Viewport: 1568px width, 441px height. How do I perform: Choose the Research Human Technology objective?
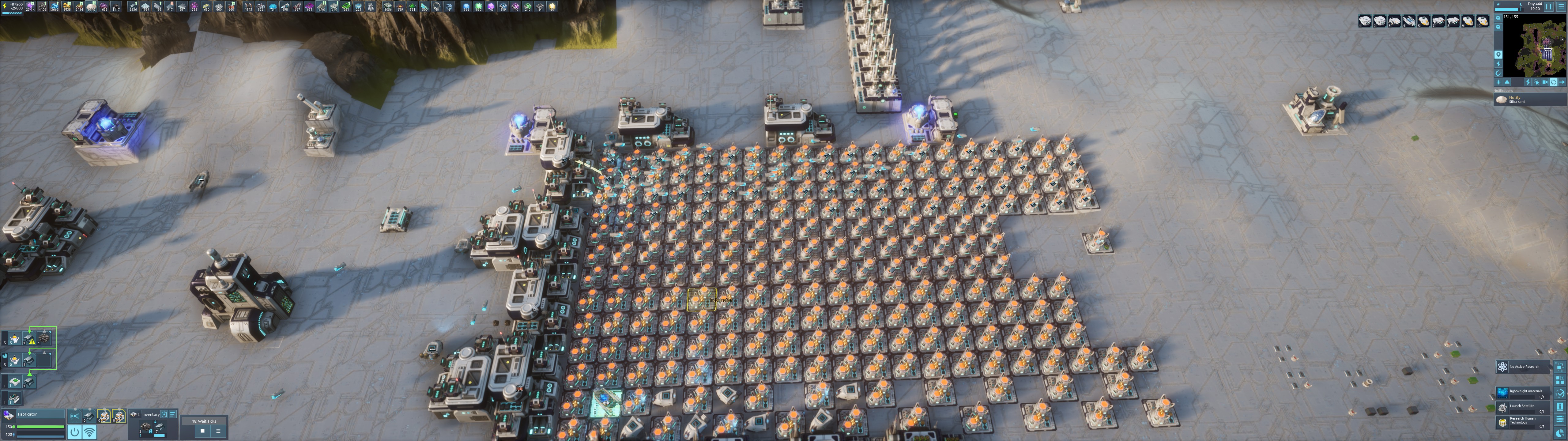1524,421
